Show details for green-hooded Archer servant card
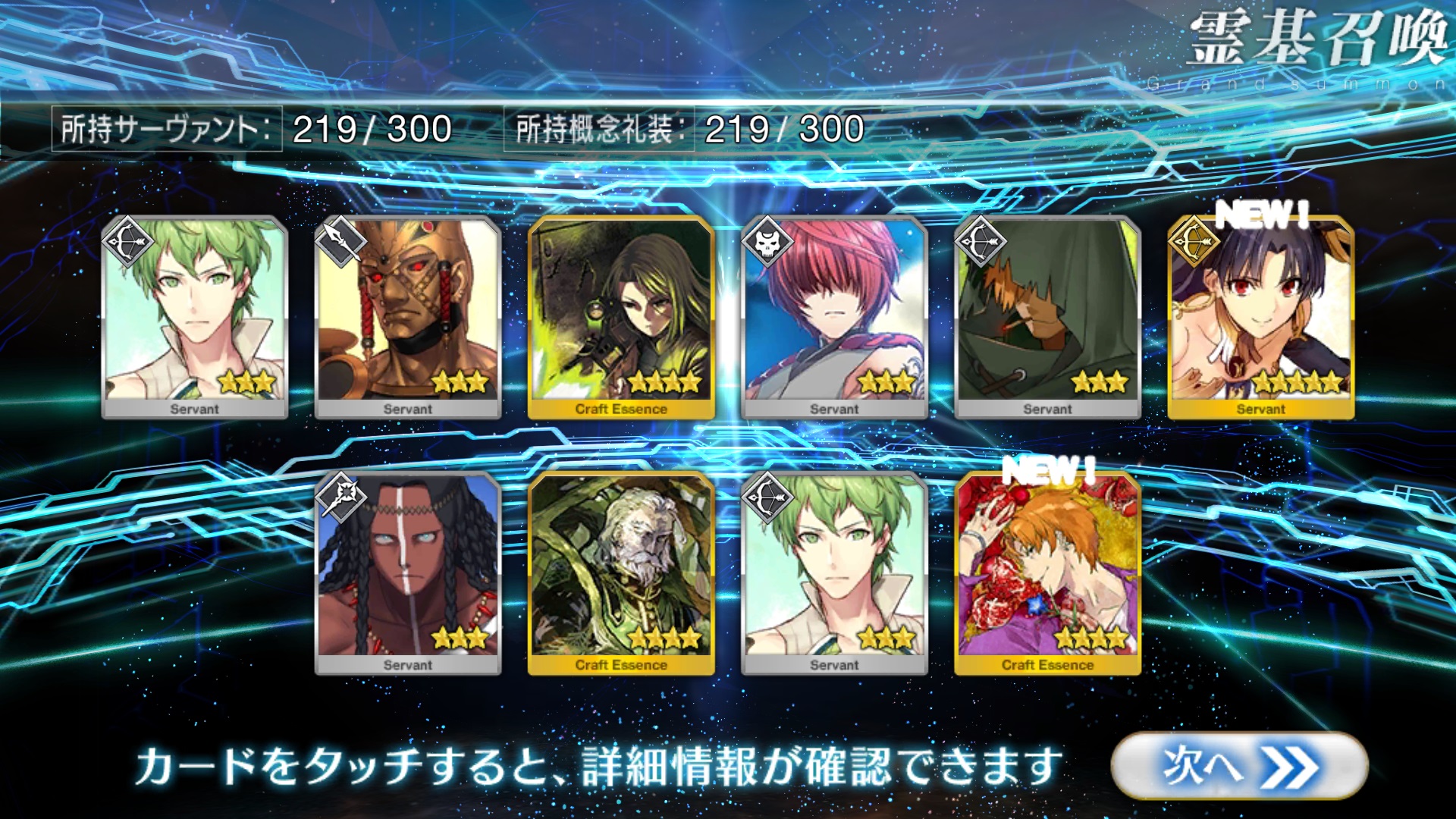The image size is (1456, 819). 1047,317
